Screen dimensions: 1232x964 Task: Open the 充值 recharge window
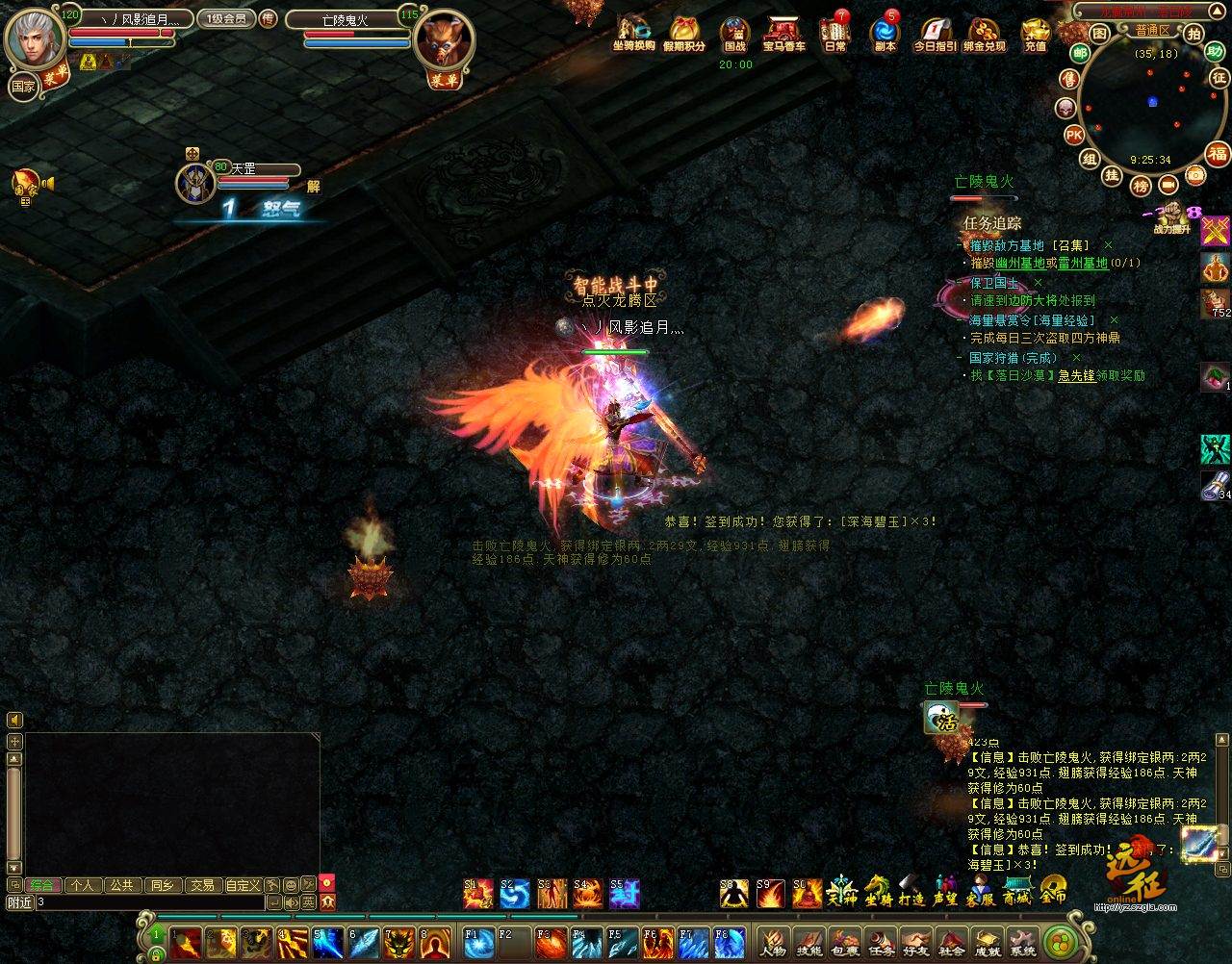coord(1035,34)
